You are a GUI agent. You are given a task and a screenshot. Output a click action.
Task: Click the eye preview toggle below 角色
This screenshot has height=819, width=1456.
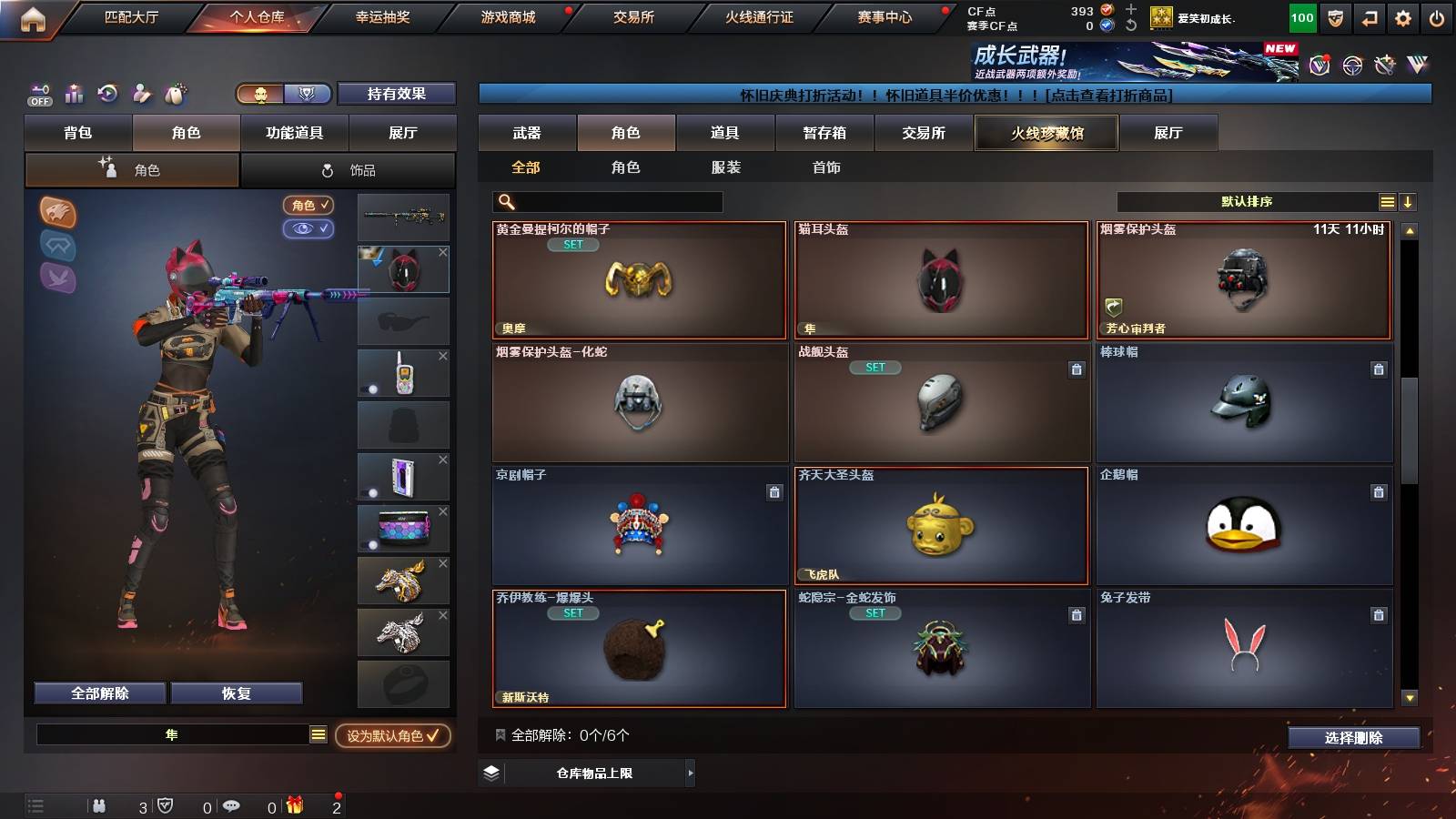tap(309, 229)
